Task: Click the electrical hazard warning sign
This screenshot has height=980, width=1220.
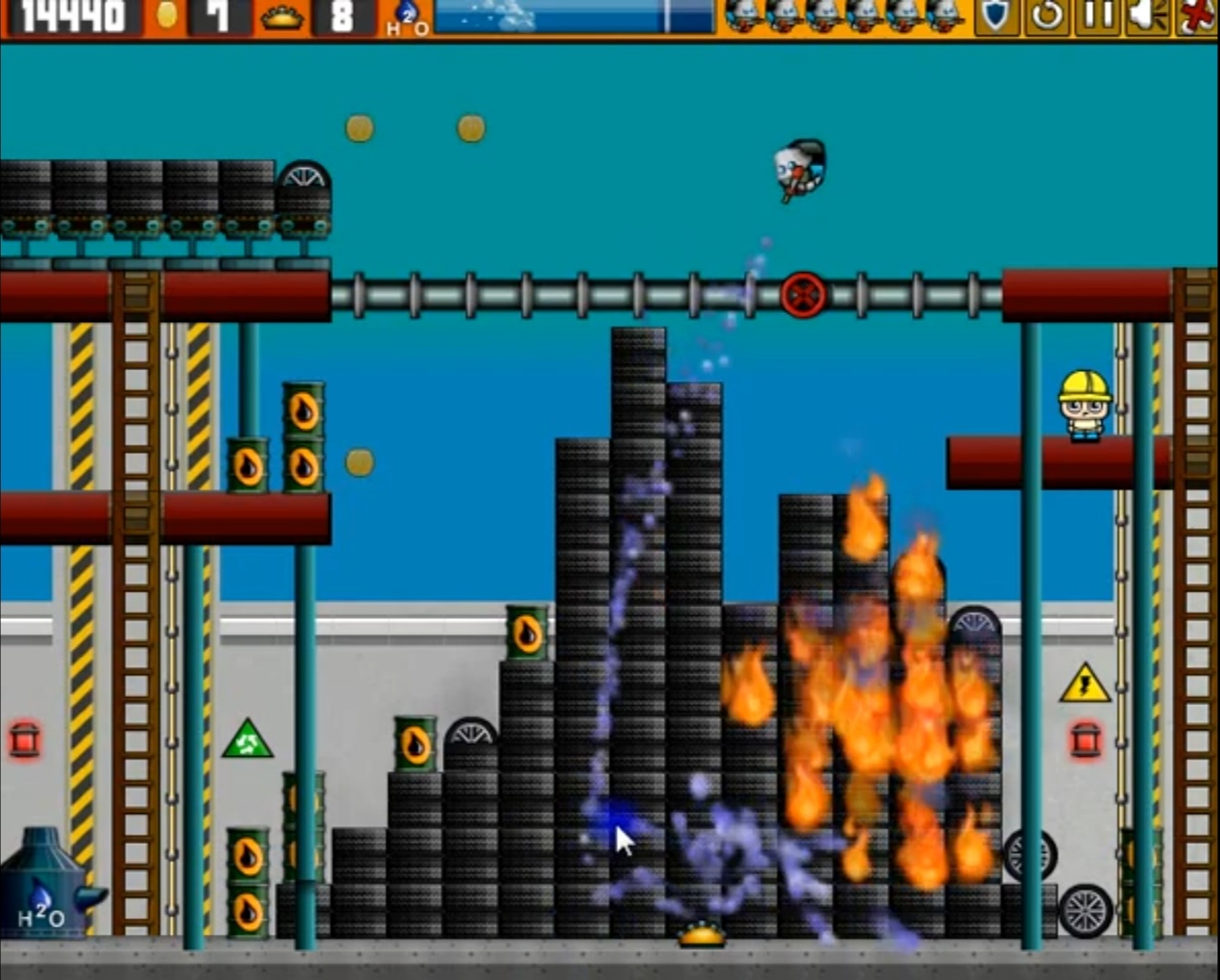Action: pyautogui.click(x=1086, y=687)
